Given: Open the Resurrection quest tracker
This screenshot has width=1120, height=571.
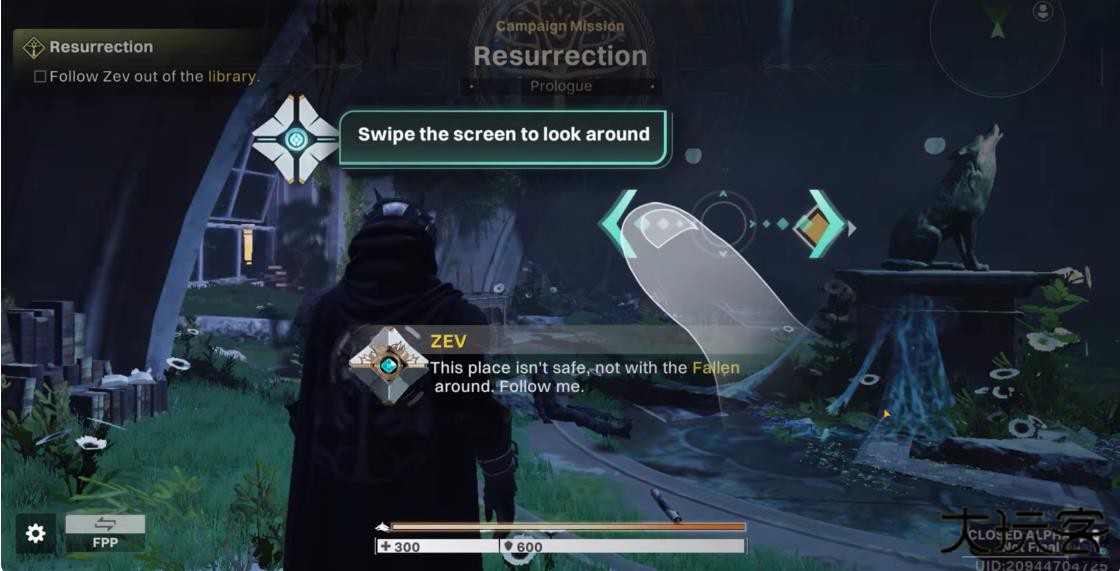Looking at the screenshot, I should (x=101, y=47).
